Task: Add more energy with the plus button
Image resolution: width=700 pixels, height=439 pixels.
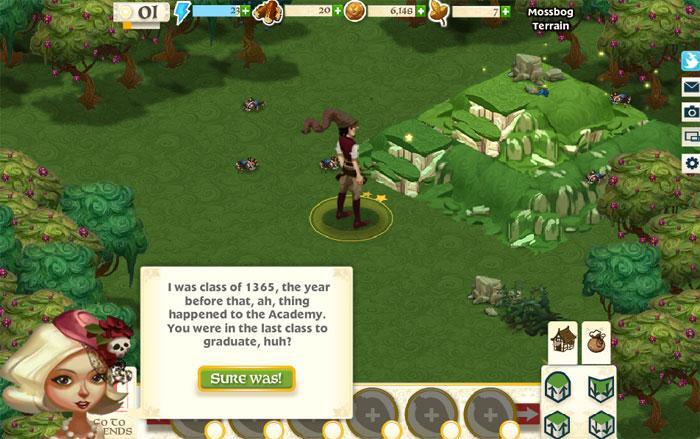Action: tap(246, 11)
